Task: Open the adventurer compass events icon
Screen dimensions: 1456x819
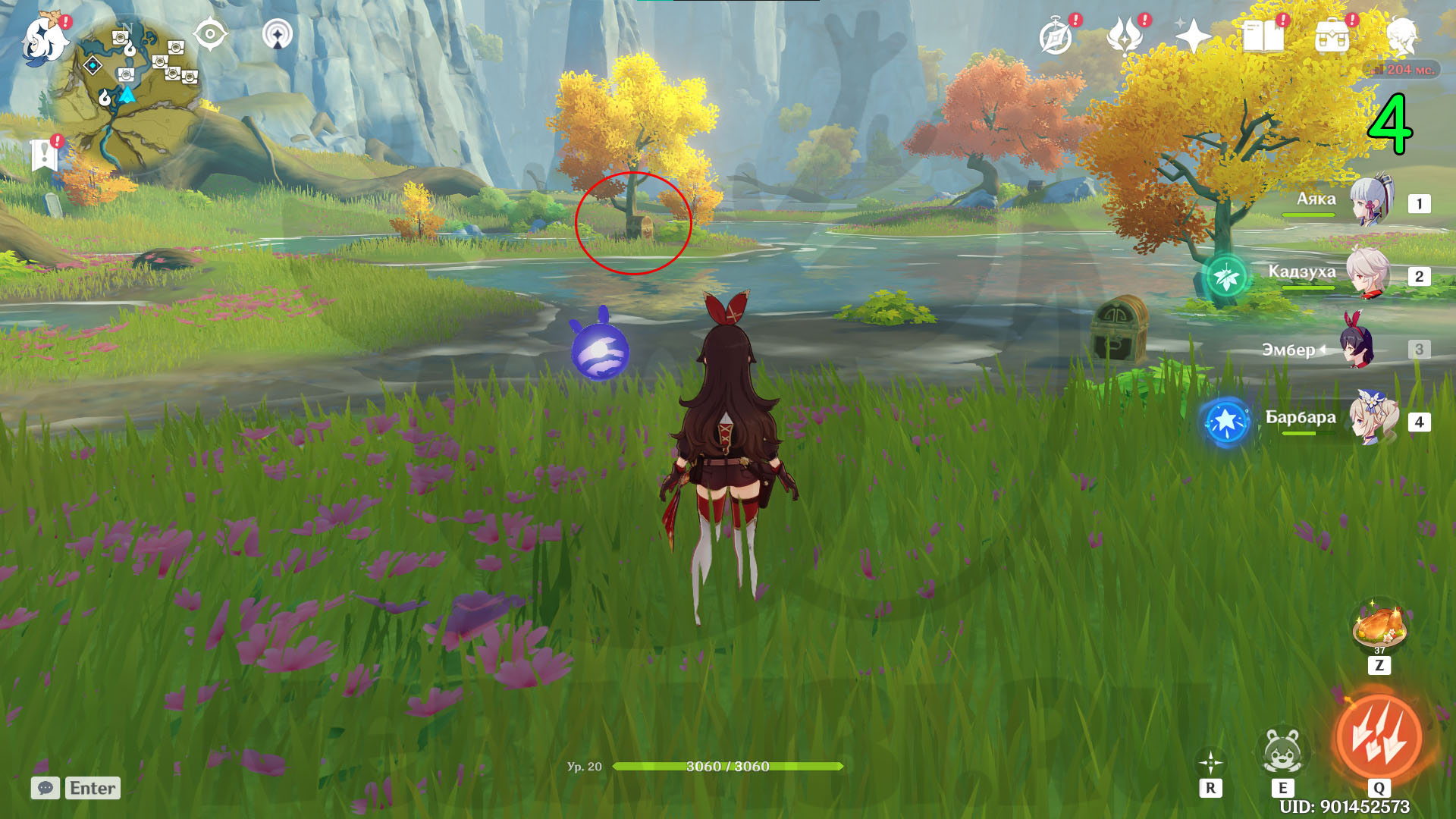Action: click(1056, 36)
